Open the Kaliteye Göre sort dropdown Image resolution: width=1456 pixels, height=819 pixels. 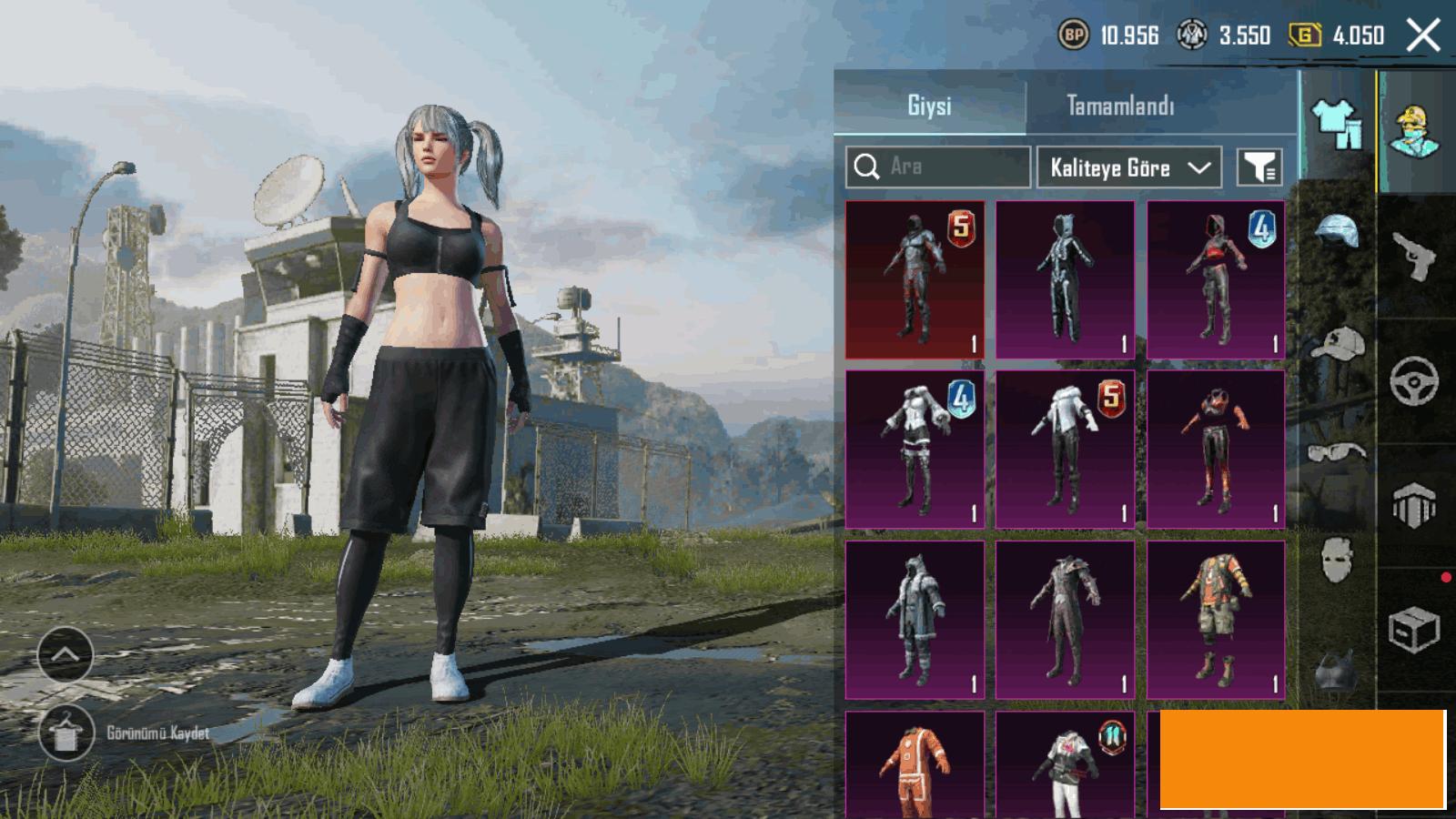pos(1128,167)
